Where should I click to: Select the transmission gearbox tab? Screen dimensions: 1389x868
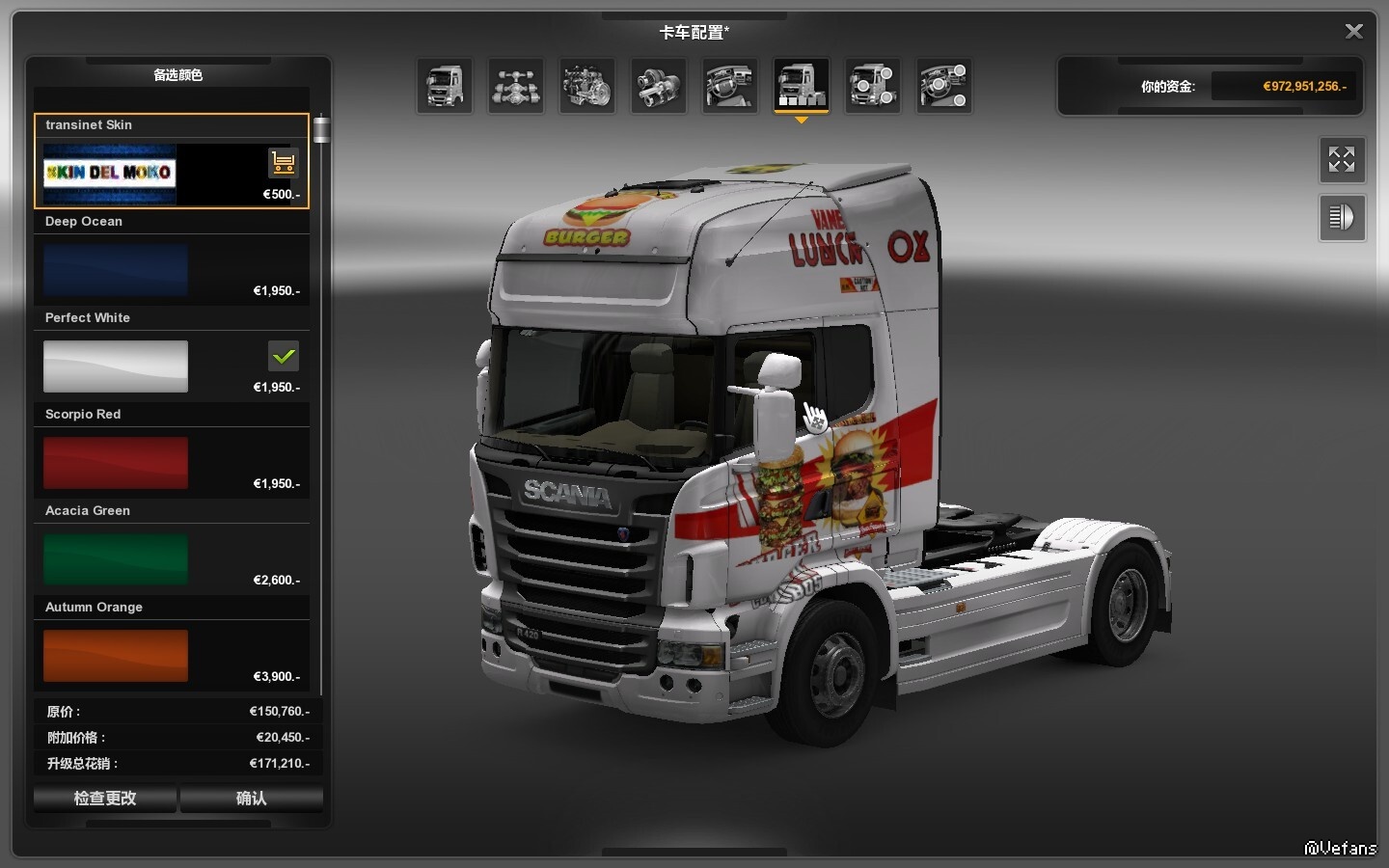[x=659, y=86]
